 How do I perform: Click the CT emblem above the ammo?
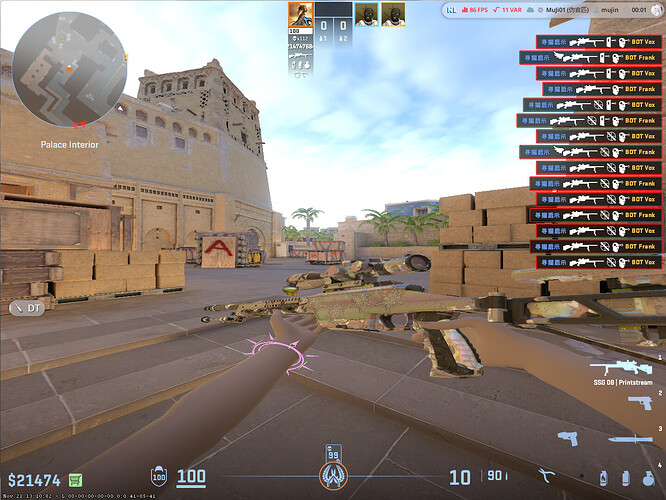pos(333,476)
